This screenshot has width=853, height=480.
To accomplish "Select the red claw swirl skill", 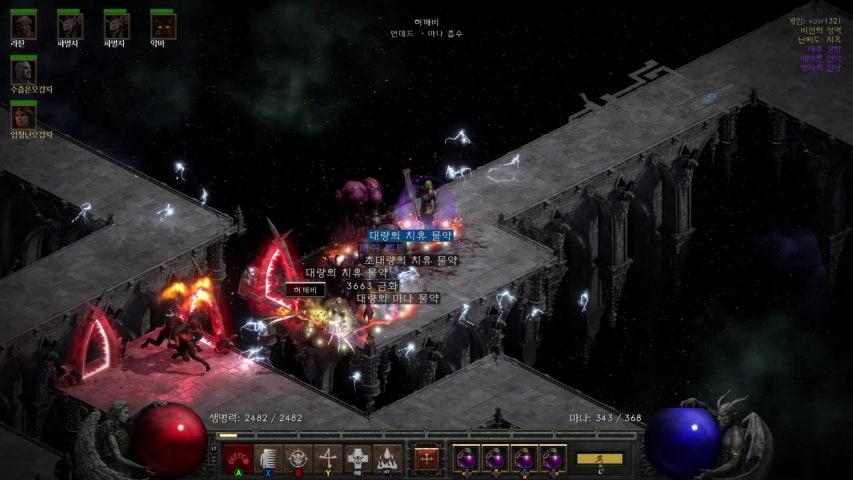I will [x=238, y=458].
